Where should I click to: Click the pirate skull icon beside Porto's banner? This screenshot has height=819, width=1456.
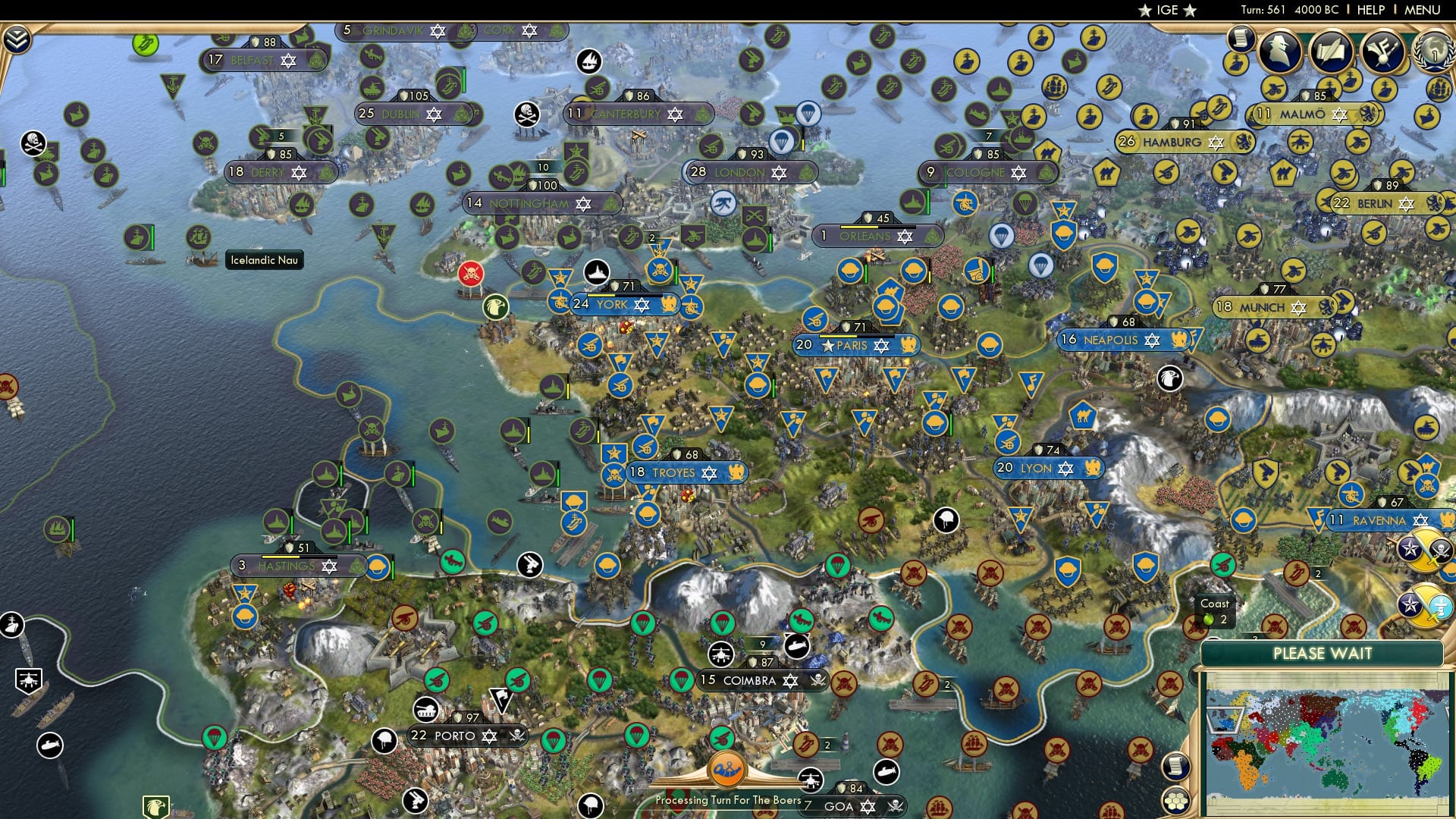(516, 736)
